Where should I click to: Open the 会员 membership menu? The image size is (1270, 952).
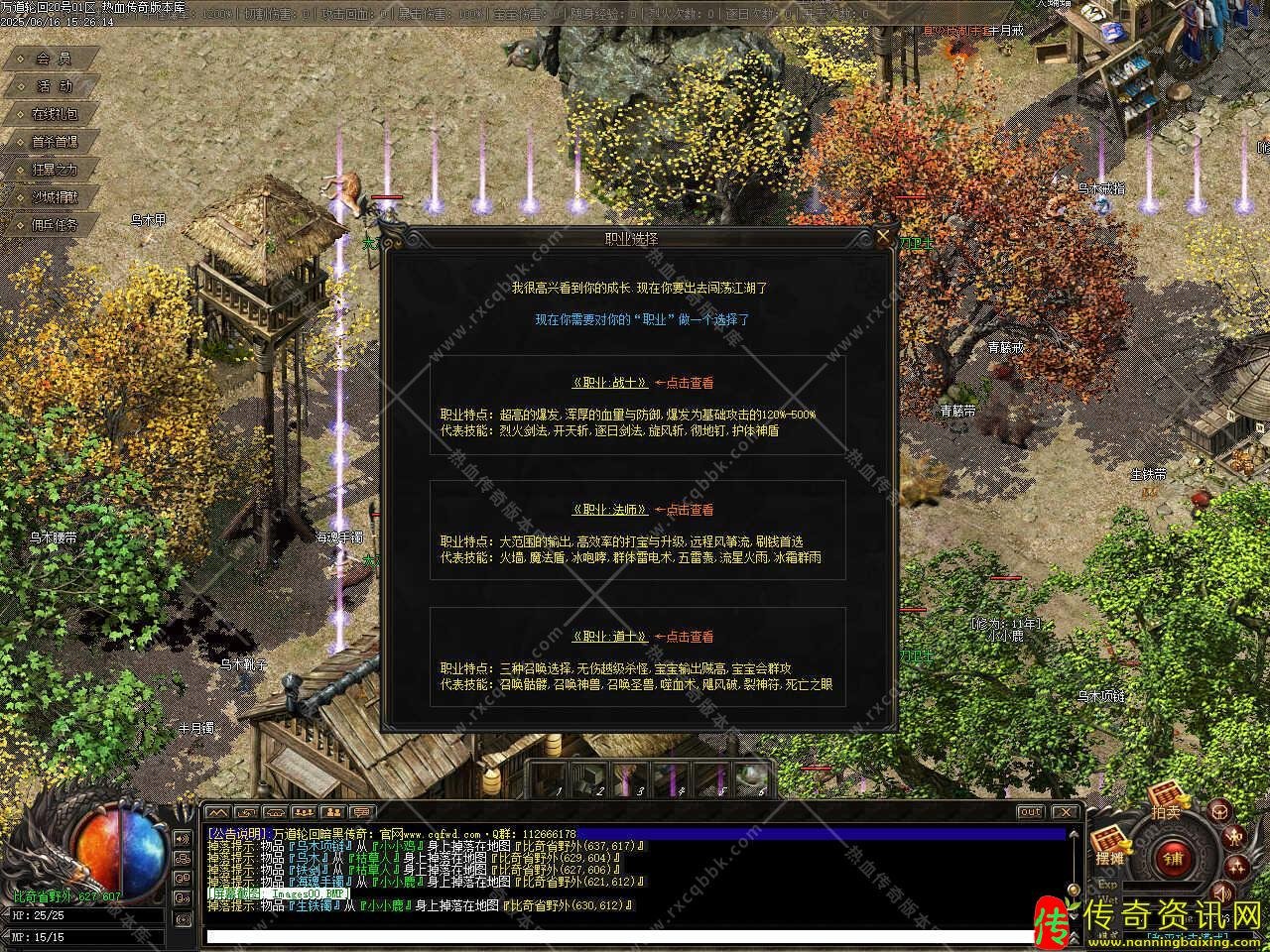[54, 59]
